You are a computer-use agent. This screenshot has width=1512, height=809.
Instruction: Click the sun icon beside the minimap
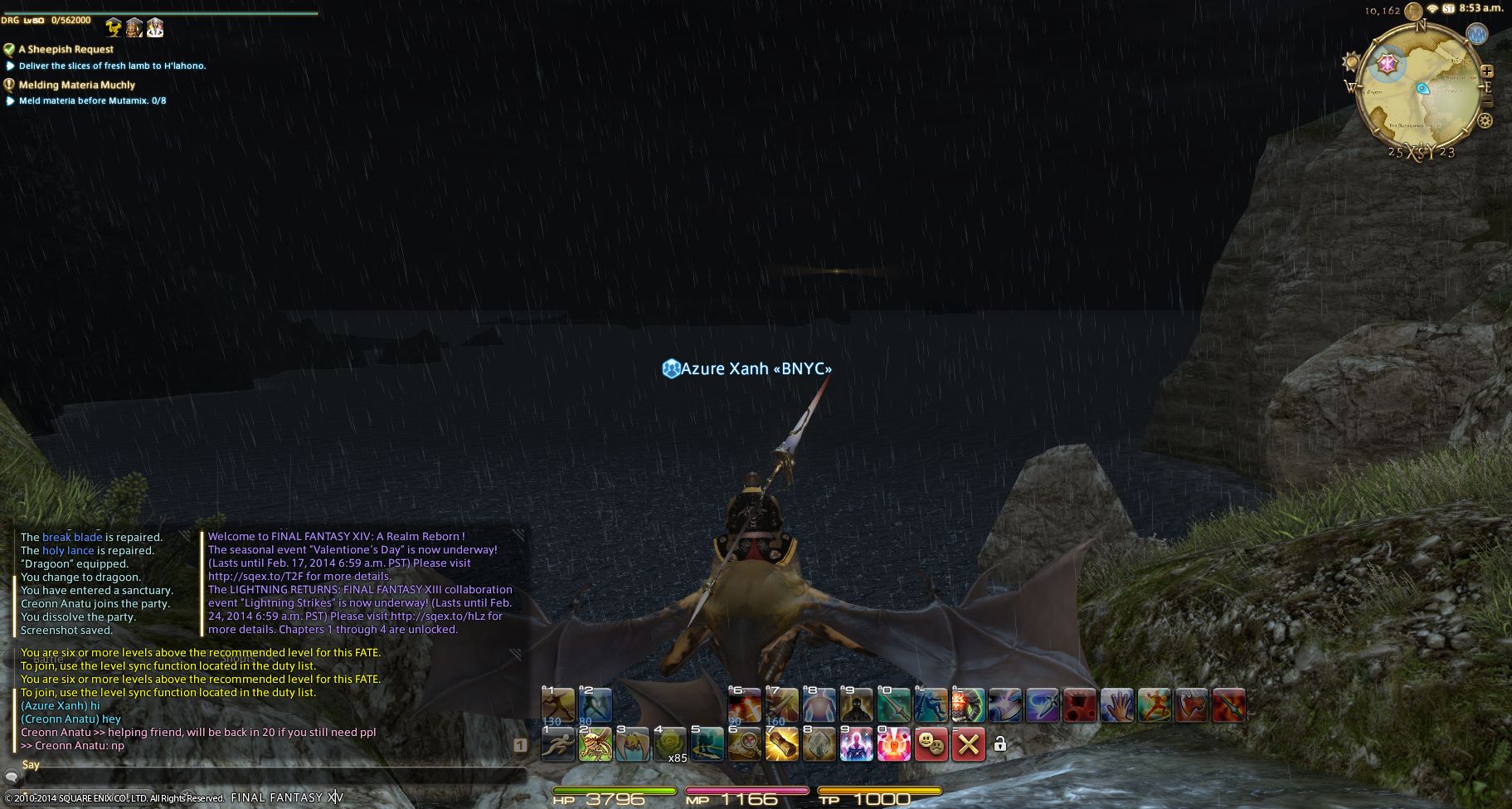click(1351, 62)
